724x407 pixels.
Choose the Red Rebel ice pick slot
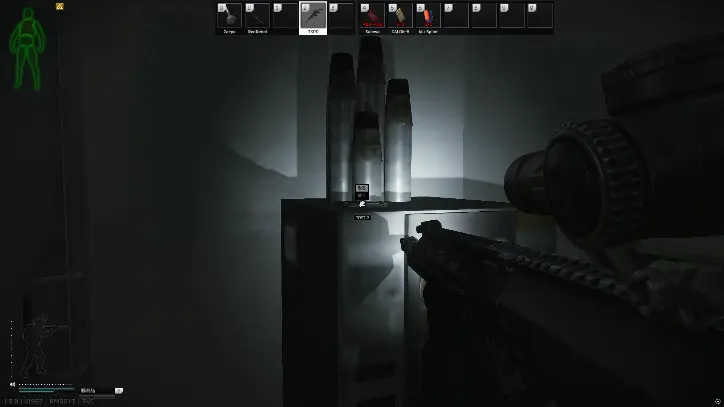point(257,17)
